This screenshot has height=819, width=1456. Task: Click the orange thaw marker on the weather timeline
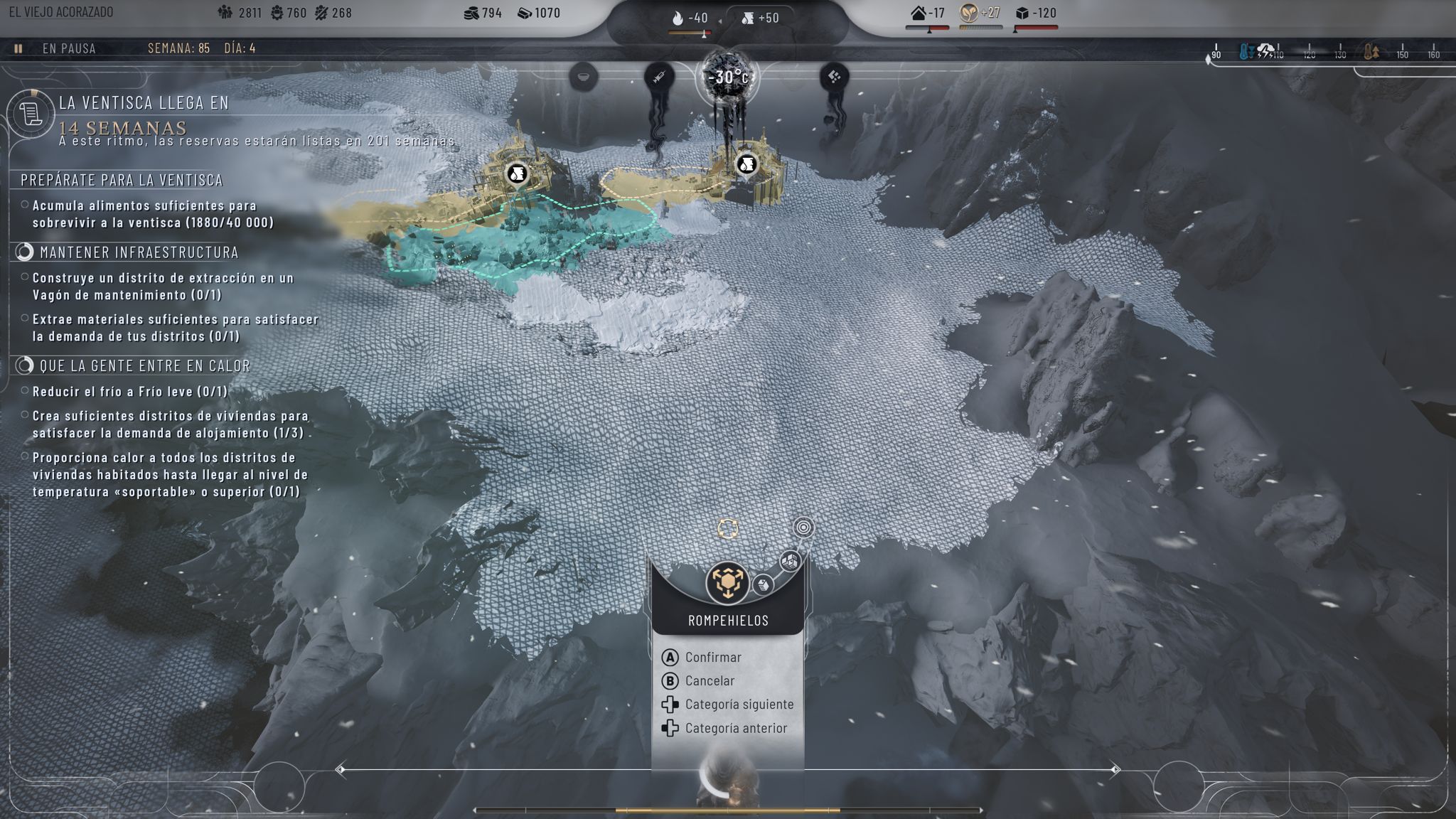(1371, 52)
